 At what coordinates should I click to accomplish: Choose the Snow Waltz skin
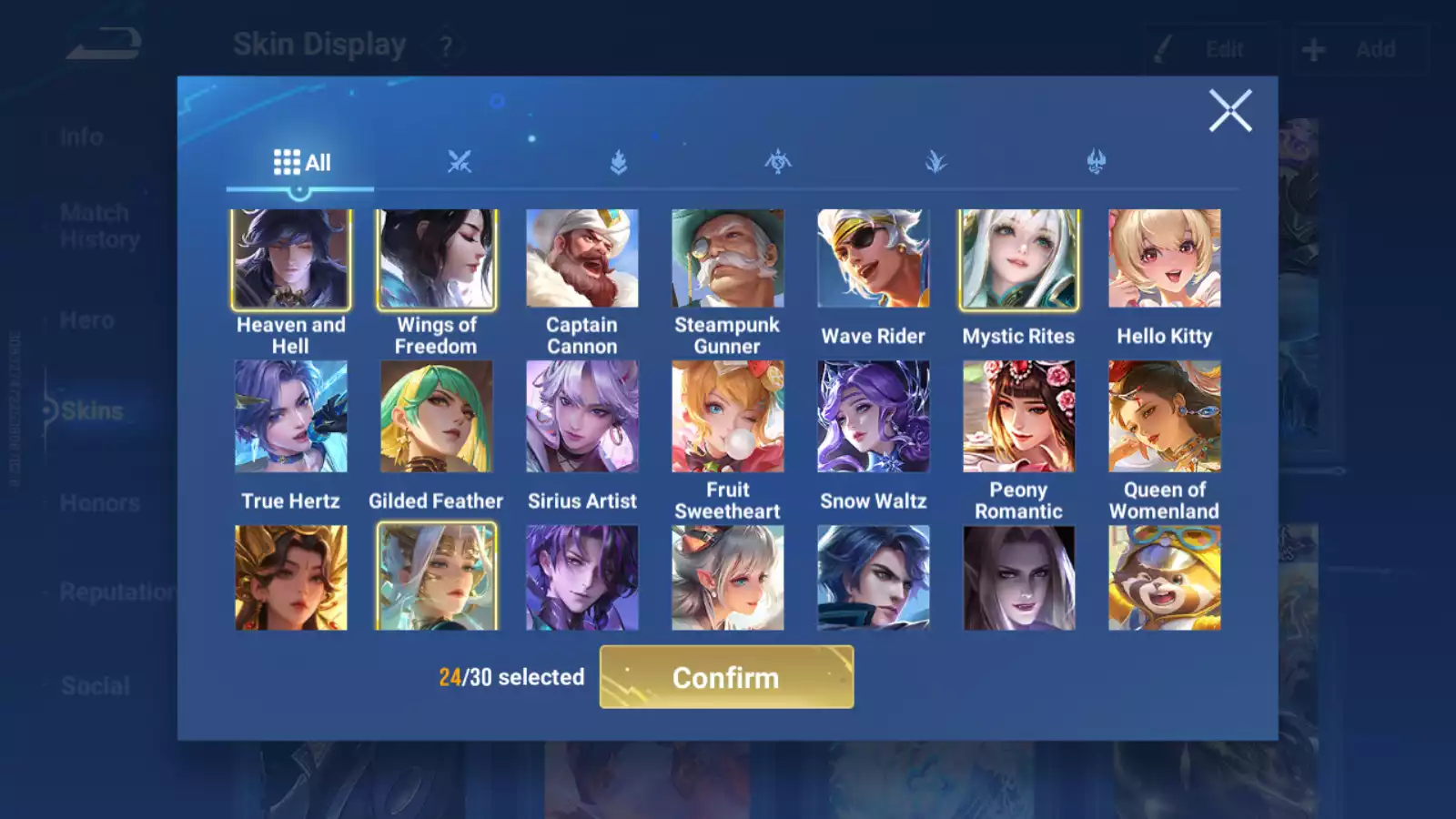tap(873, 417)
